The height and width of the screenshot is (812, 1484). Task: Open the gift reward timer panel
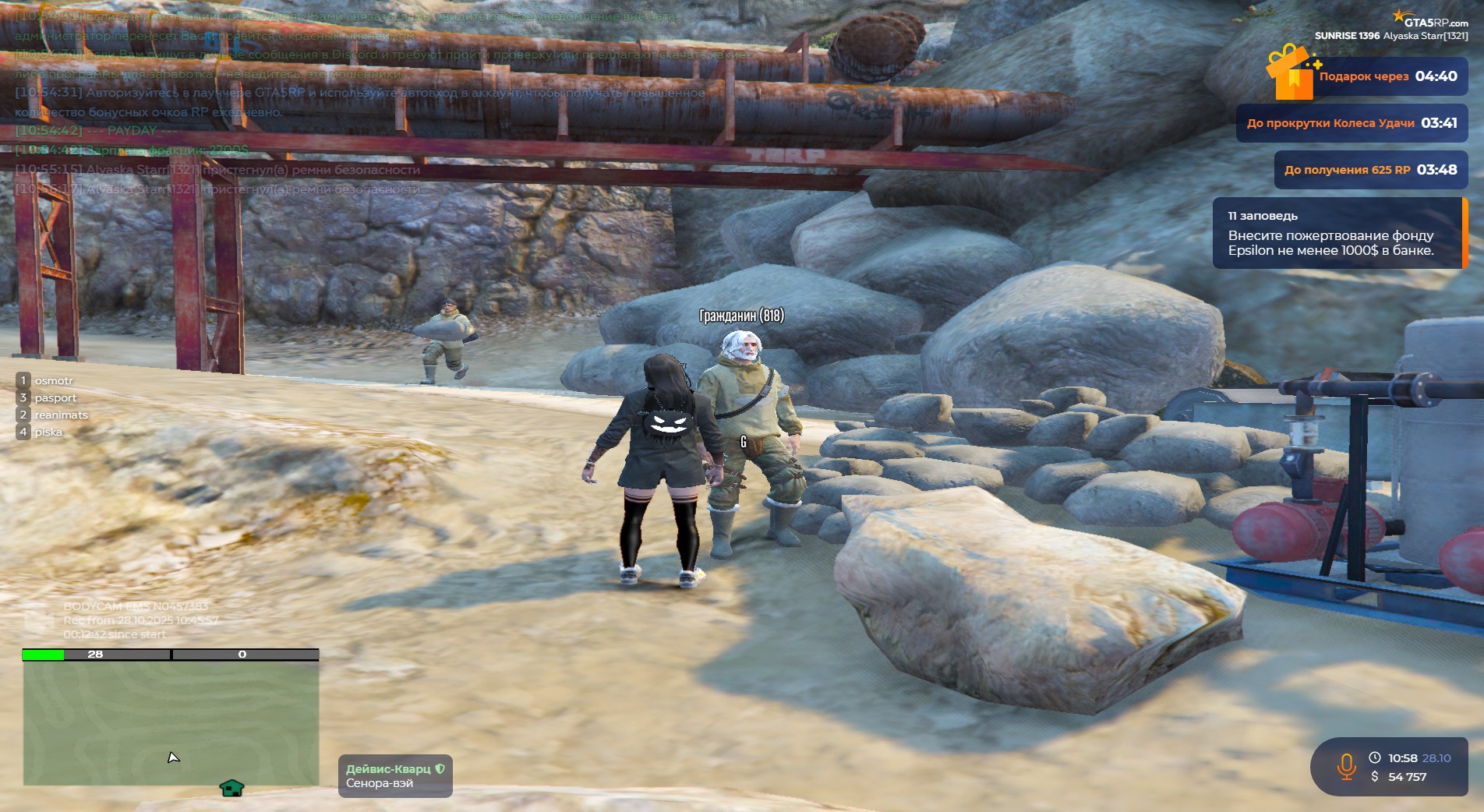click(x=1387, y=76)
